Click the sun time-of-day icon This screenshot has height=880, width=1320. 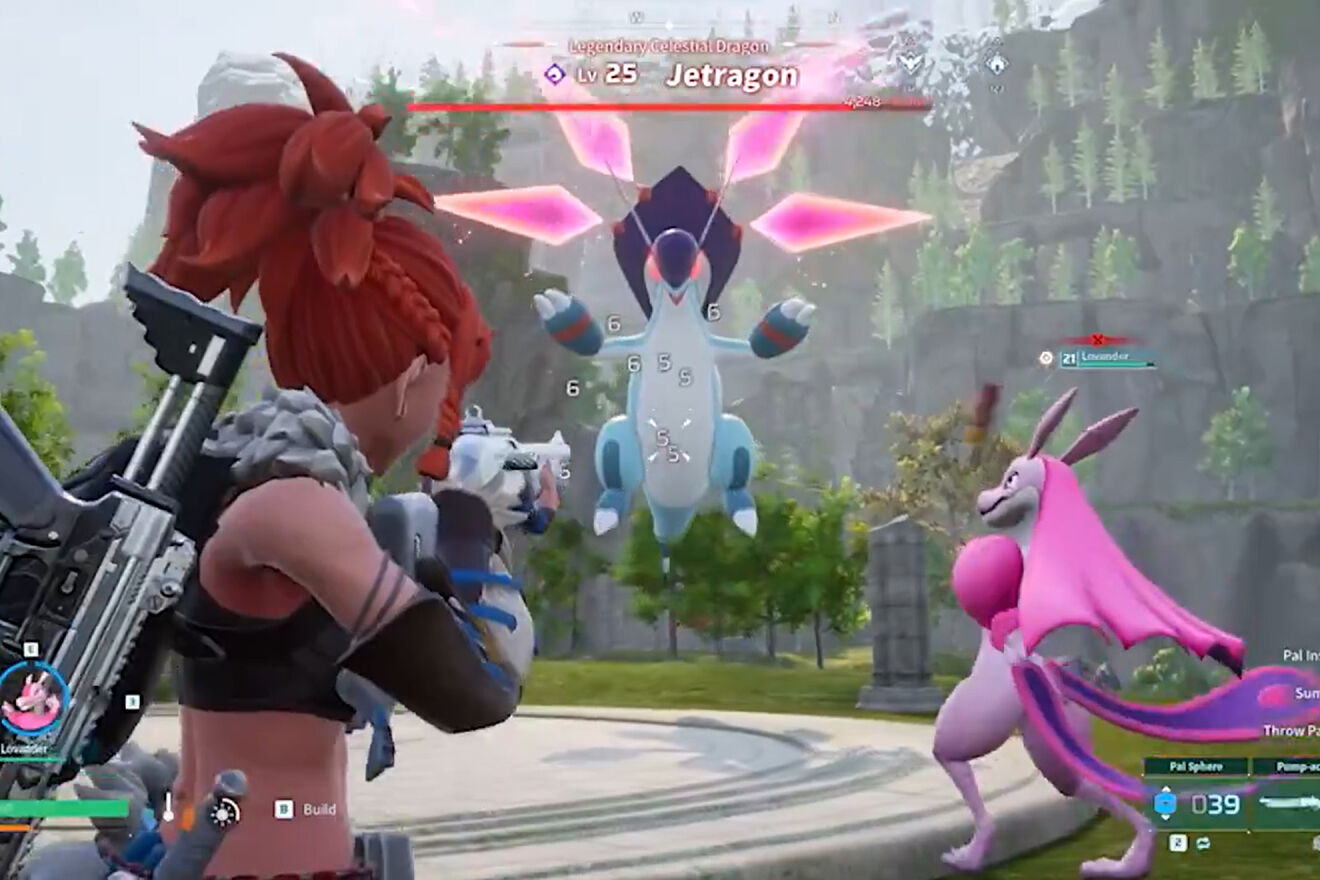pyautogui.click(x=225, y=812)
